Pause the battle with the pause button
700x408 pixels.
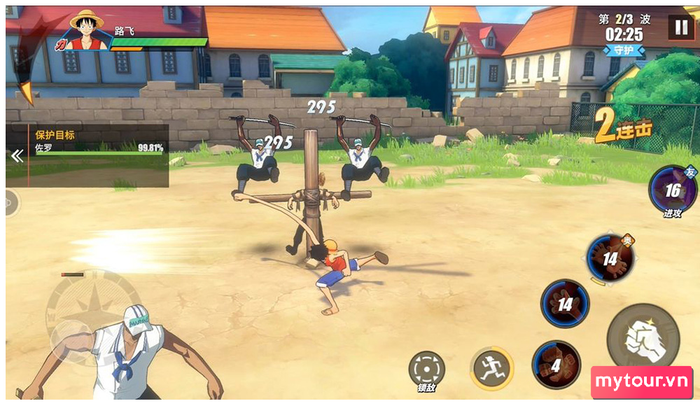680,27
